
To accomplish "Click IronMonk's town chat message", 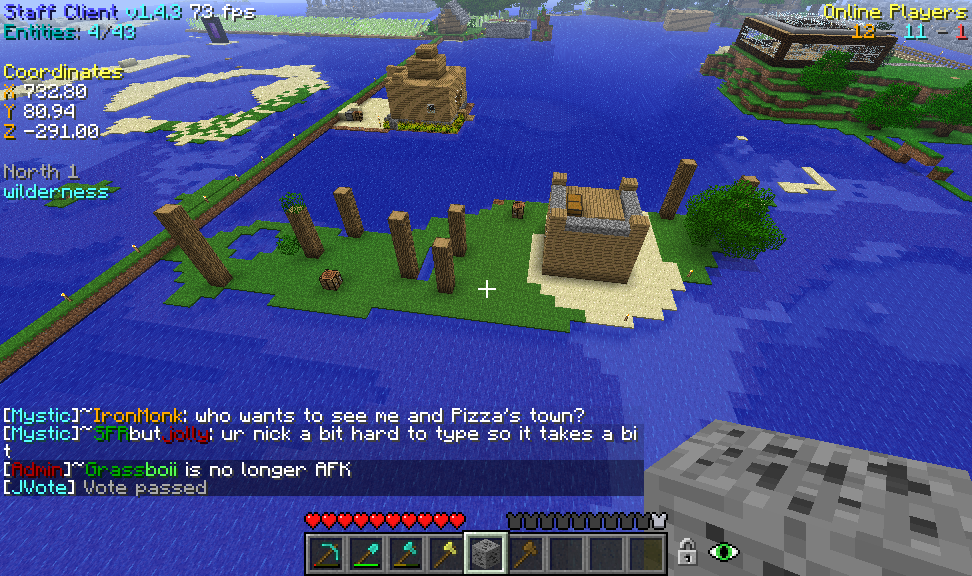I will (x=296, y=415).
